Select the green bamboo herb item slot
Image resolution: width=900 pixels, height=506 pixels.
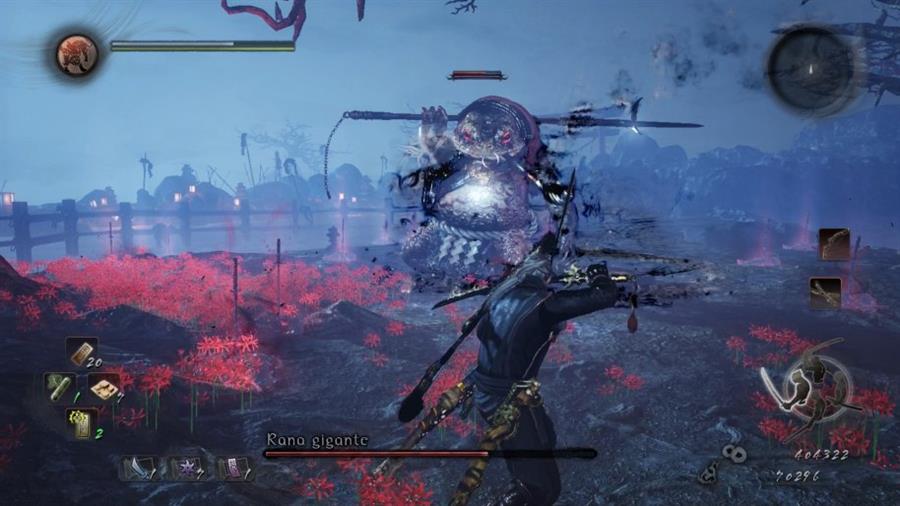(x=57, y=387)
